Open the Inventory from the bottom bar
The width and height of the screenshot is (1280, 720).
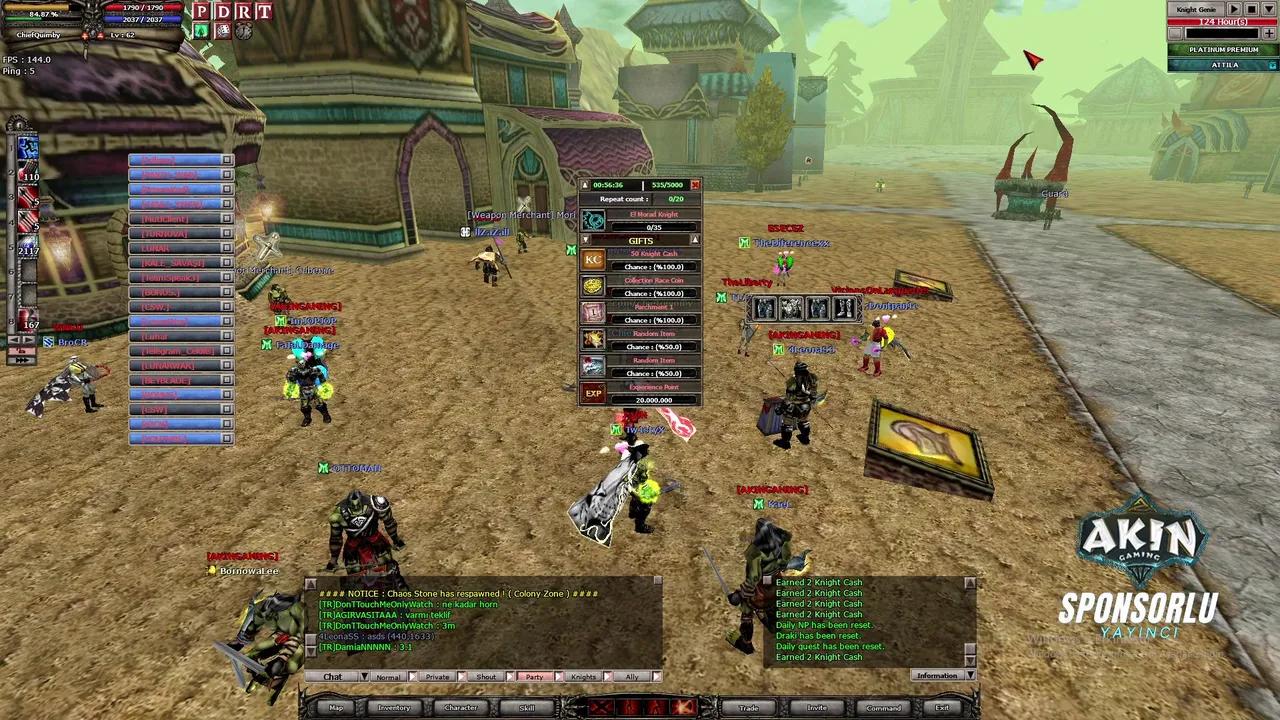(x=393, y=707)
